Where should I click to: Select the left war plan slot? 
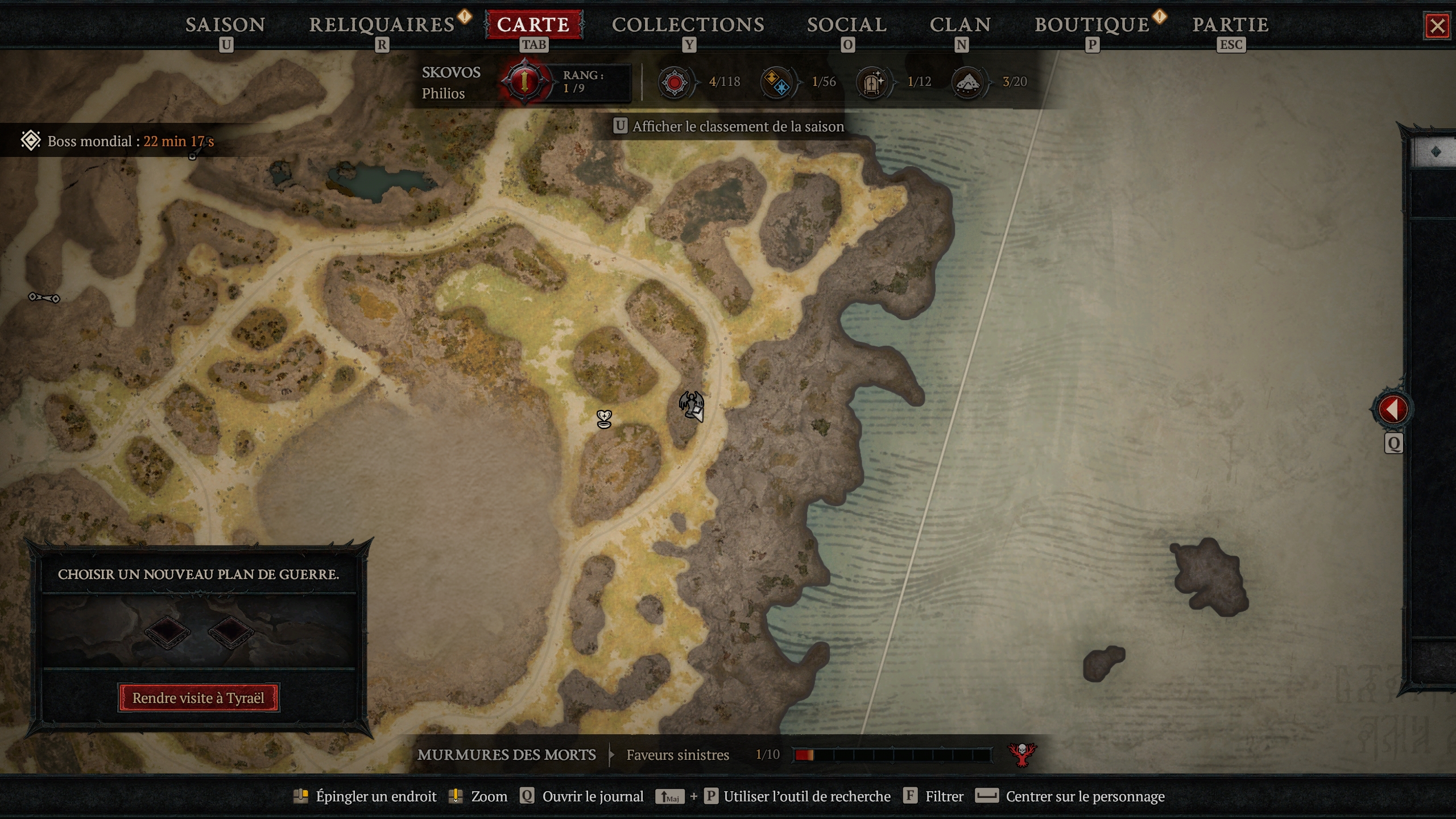click(x=168, y=633)
